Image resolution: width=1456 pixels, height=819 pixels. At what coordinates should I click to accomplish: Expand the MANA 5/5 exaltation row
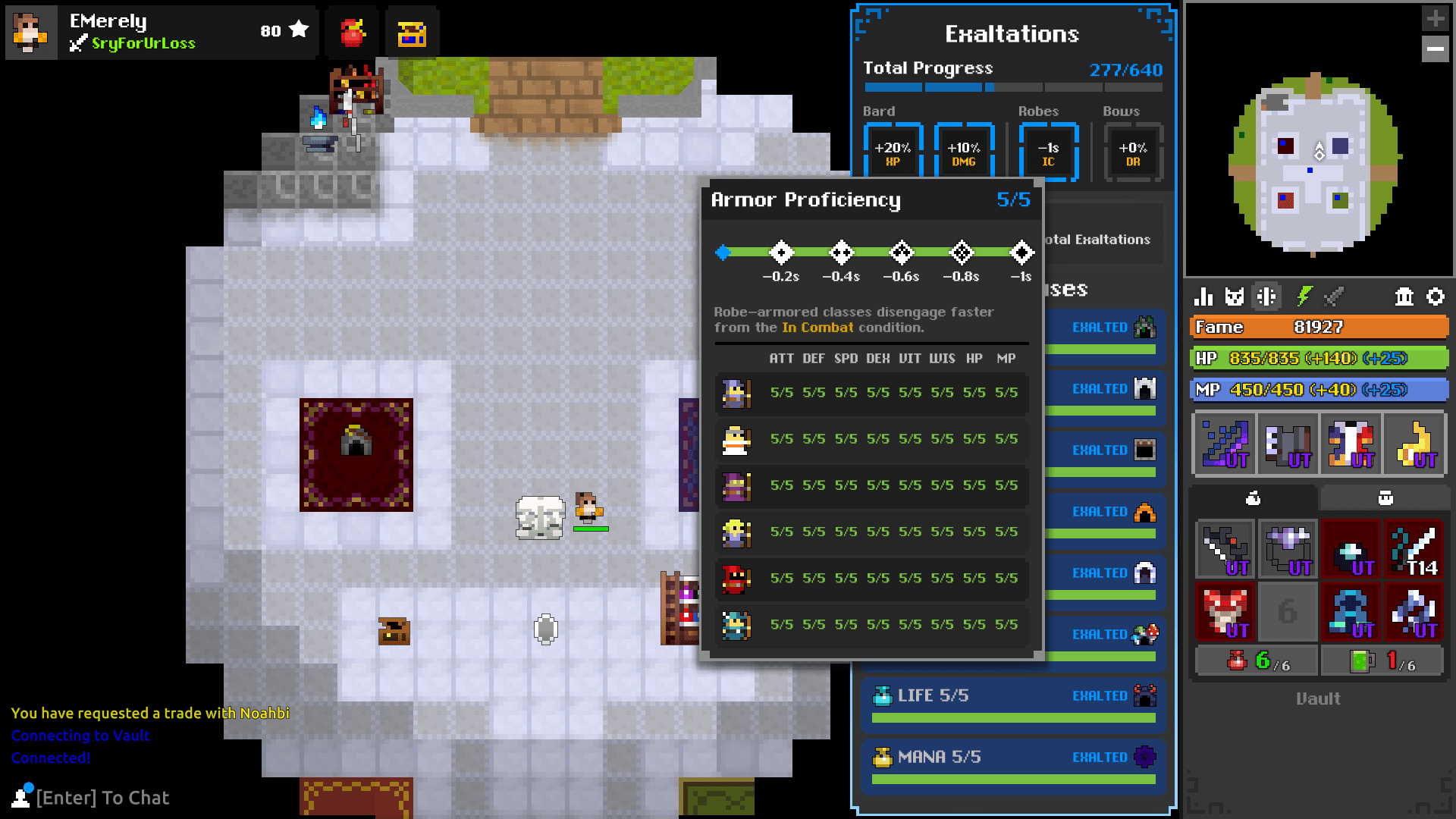[1013, 765]
